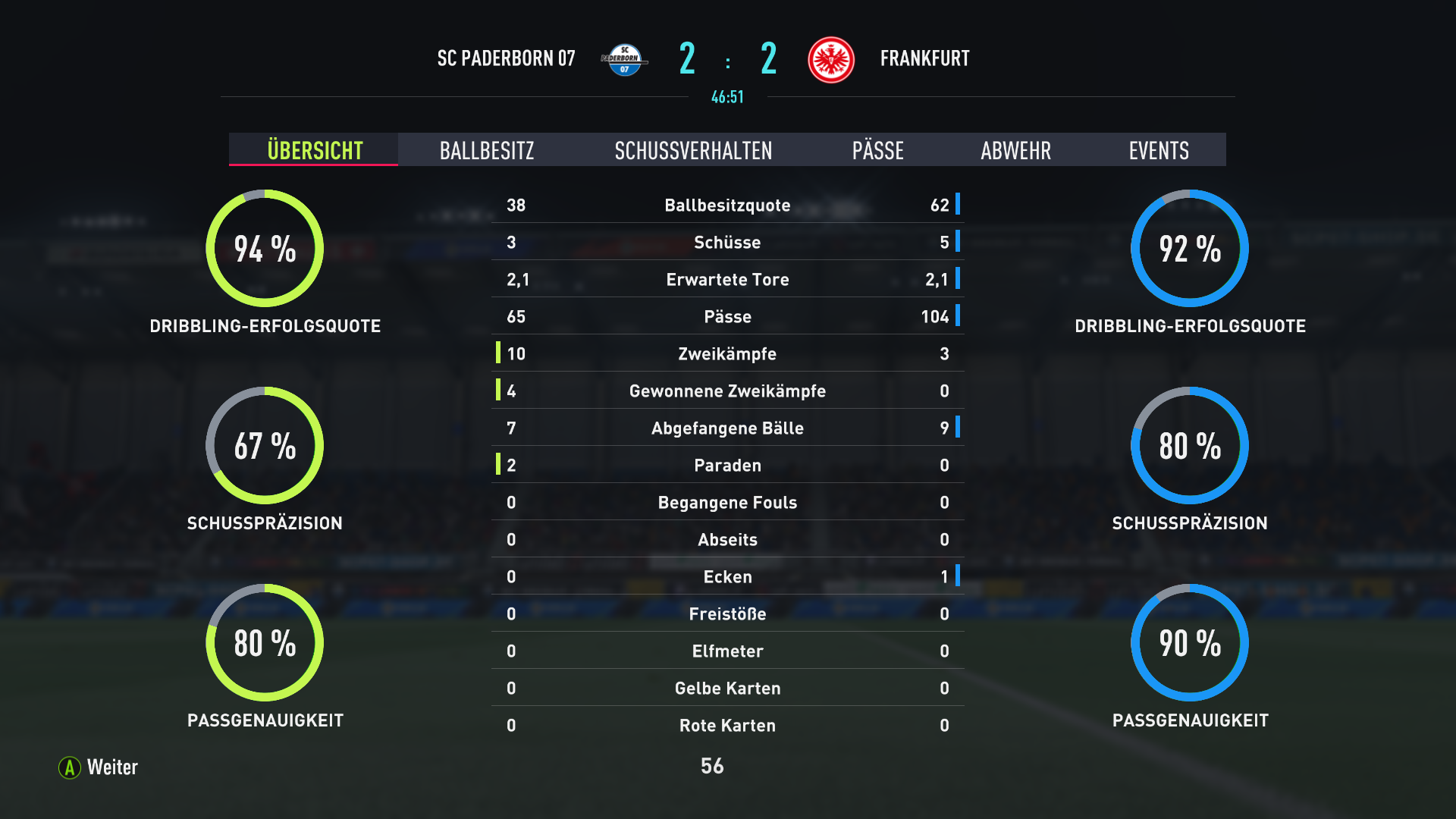View the Events tab
The height and width of the screenshot is (819, 1456).
point(1158,150)
